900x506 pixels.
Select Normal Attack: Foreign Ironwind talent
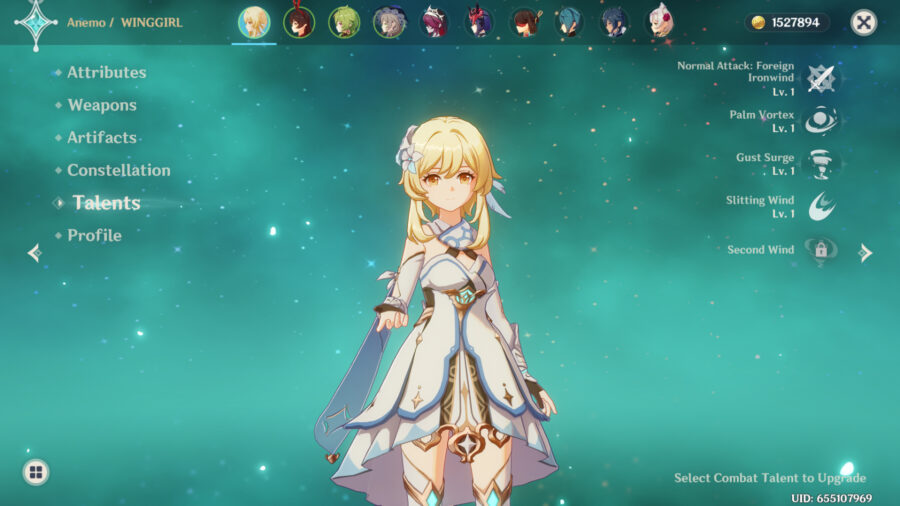point(821,78)
